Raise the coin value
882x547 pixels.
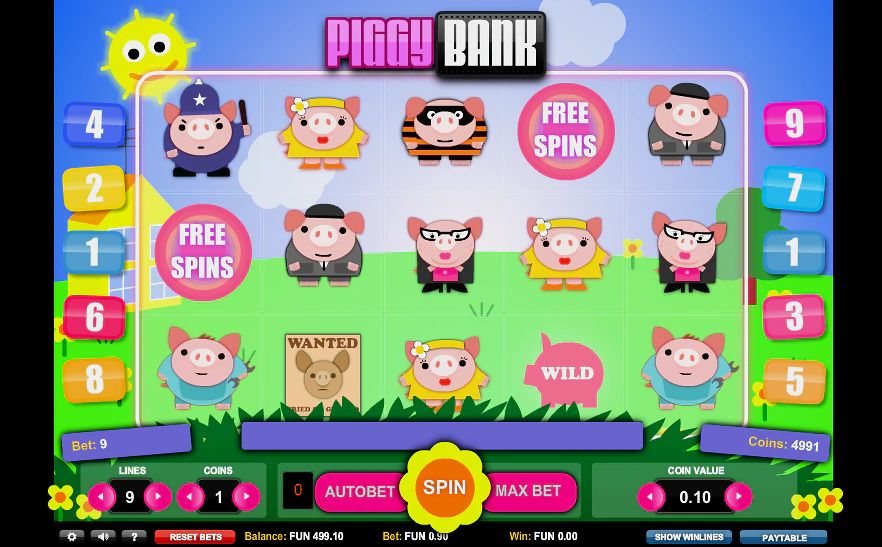point(738,496)
